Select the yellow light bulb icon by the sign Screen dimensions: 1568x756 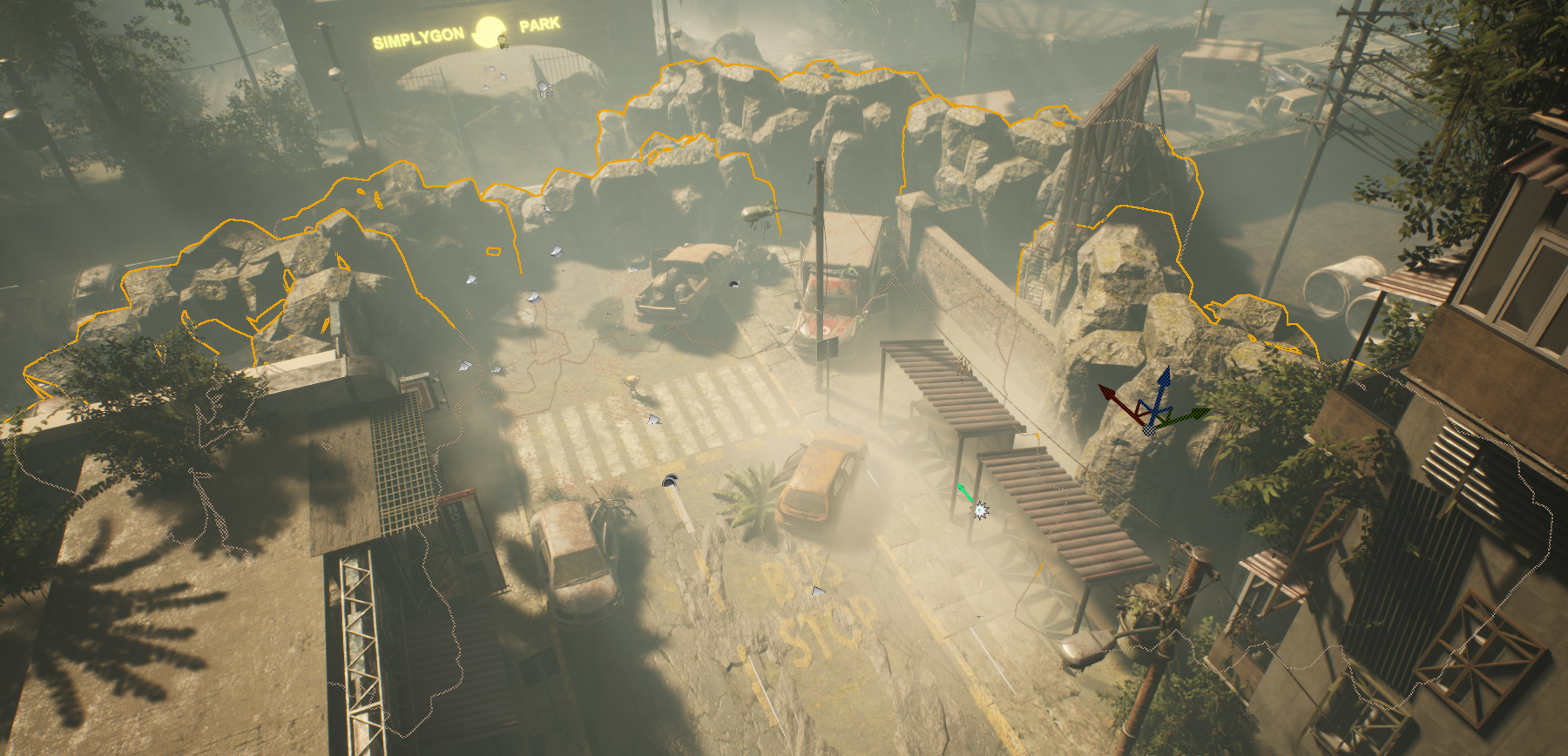coord(502,40)
